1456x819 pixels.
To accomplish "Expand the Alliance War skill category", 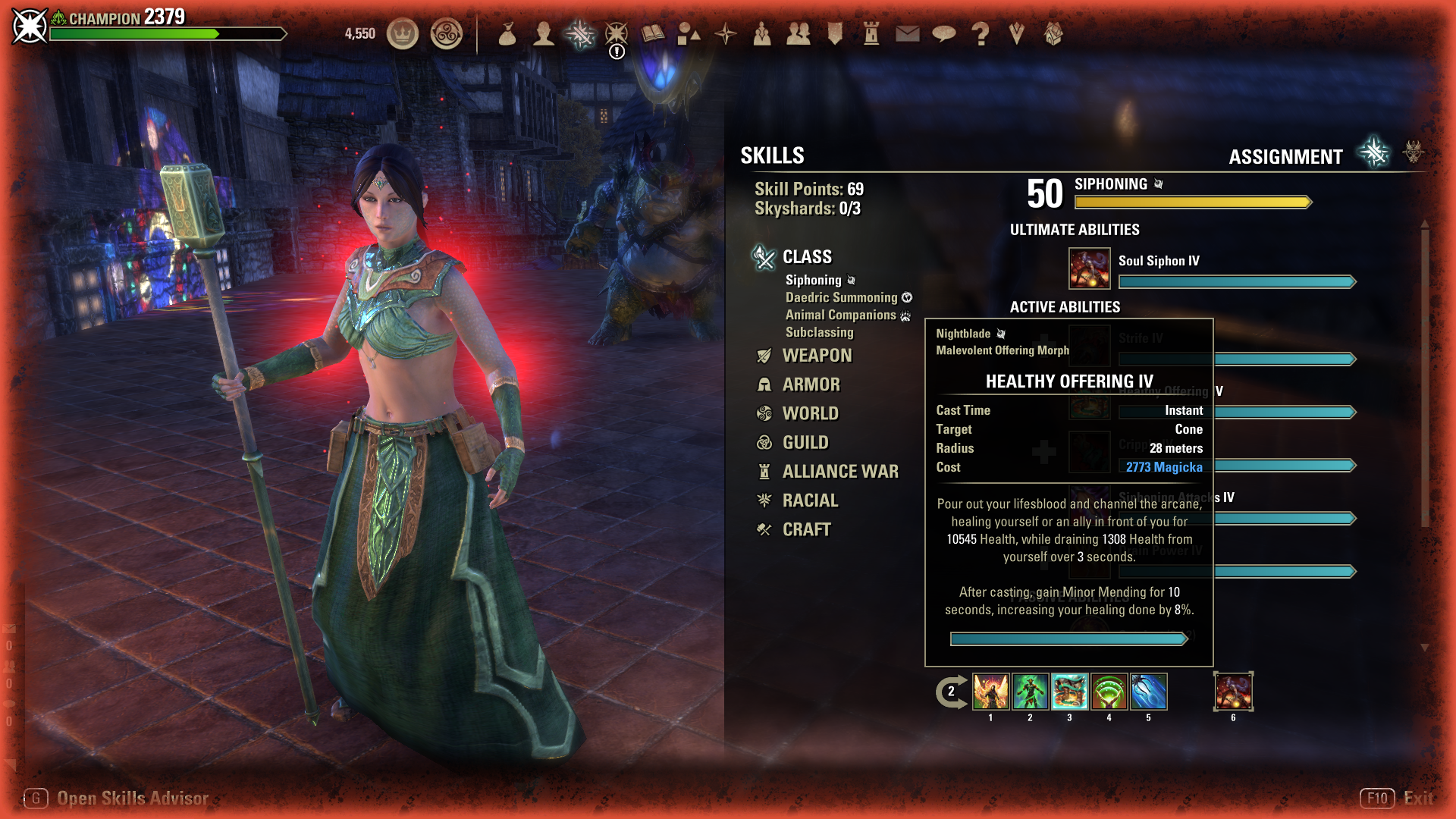I will pos(840,472).
